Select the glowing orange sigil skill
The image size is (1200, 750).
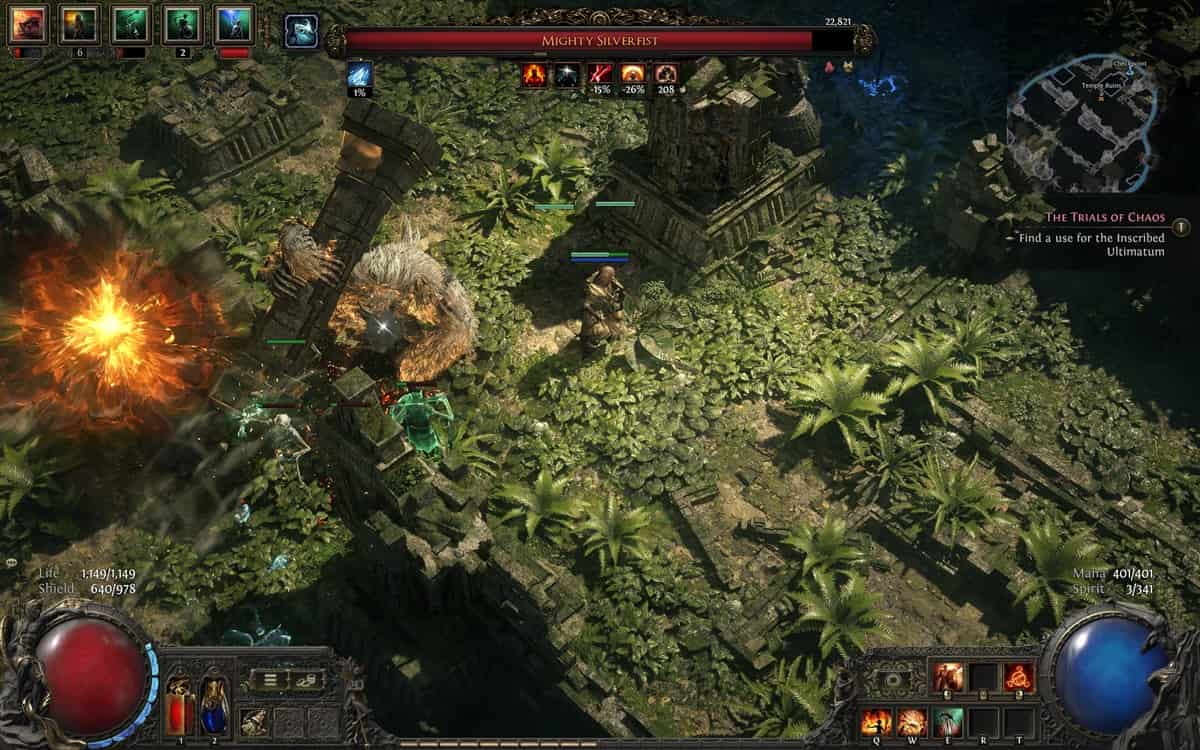coord(1018,677)
